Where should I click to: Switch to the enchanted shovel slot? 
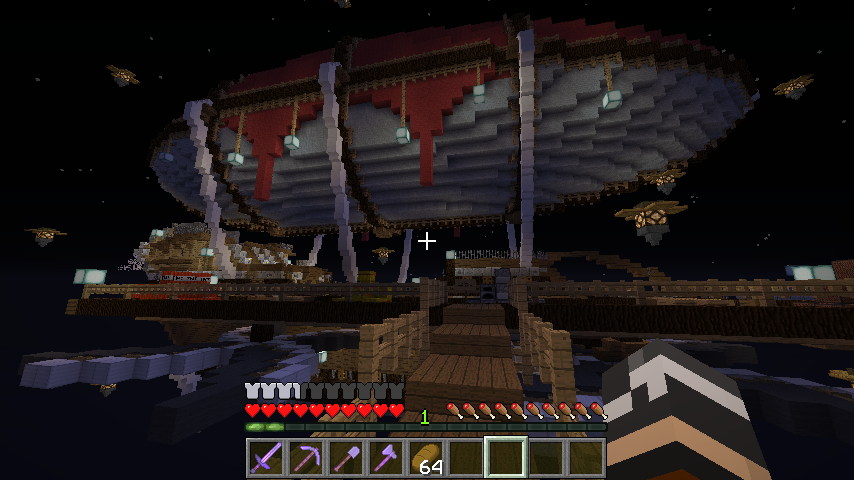(x=346, y=458)
